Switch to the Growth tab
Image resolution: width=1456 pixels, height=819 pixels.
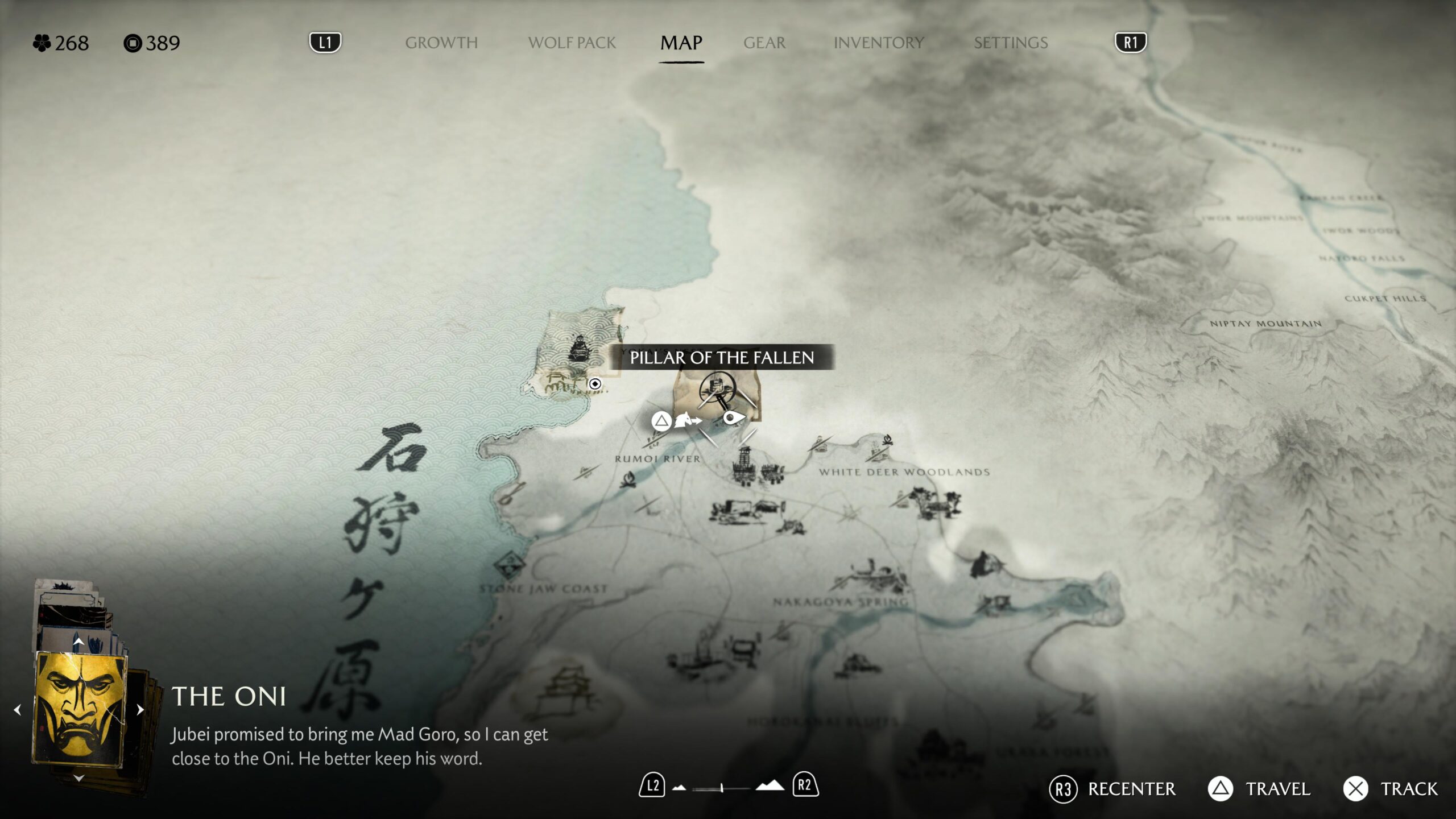(x=441, y=43)
